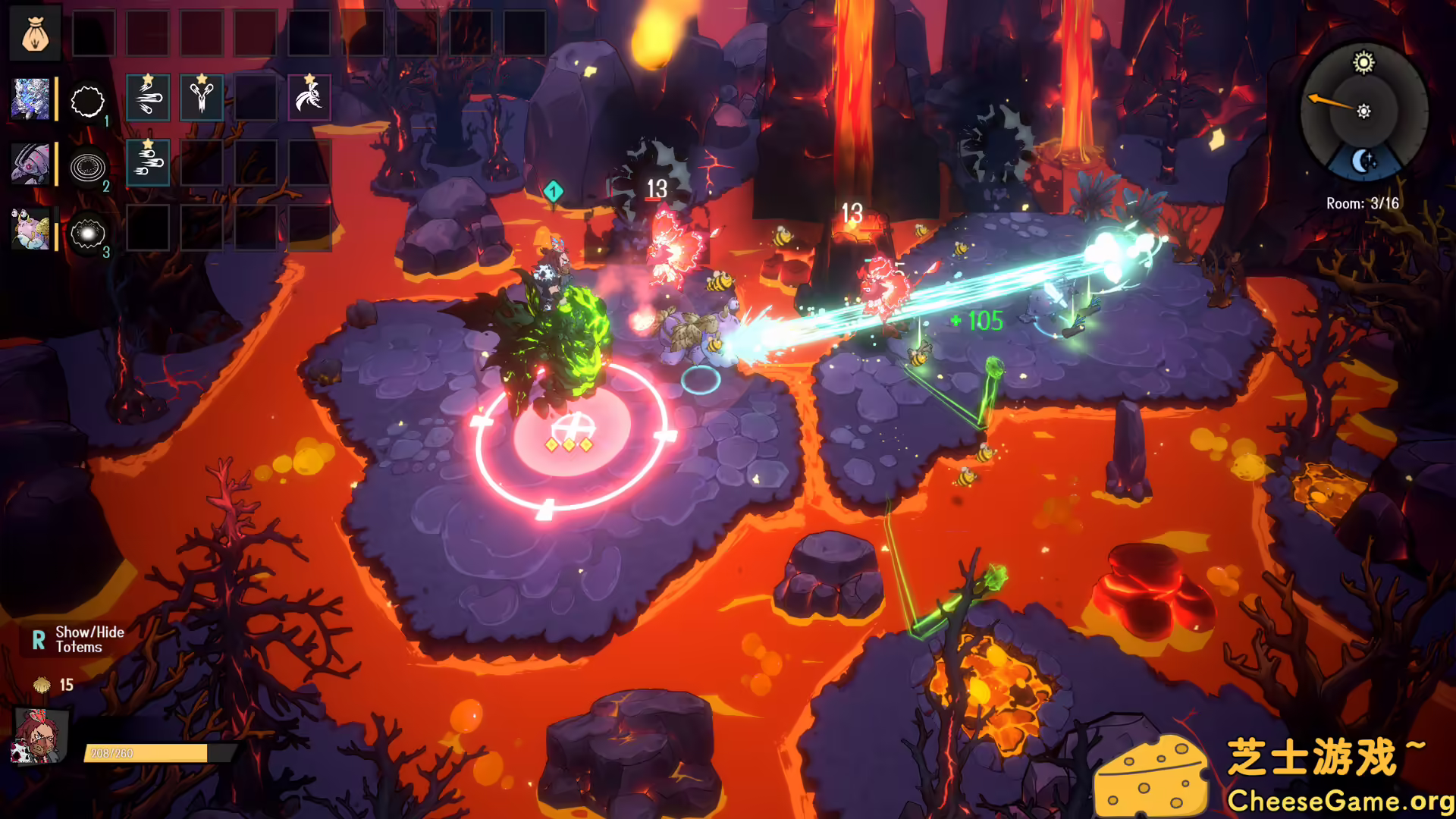Select the crystal creature portrait
This screenshot has width=1456, height=819.
pos(31,99)
